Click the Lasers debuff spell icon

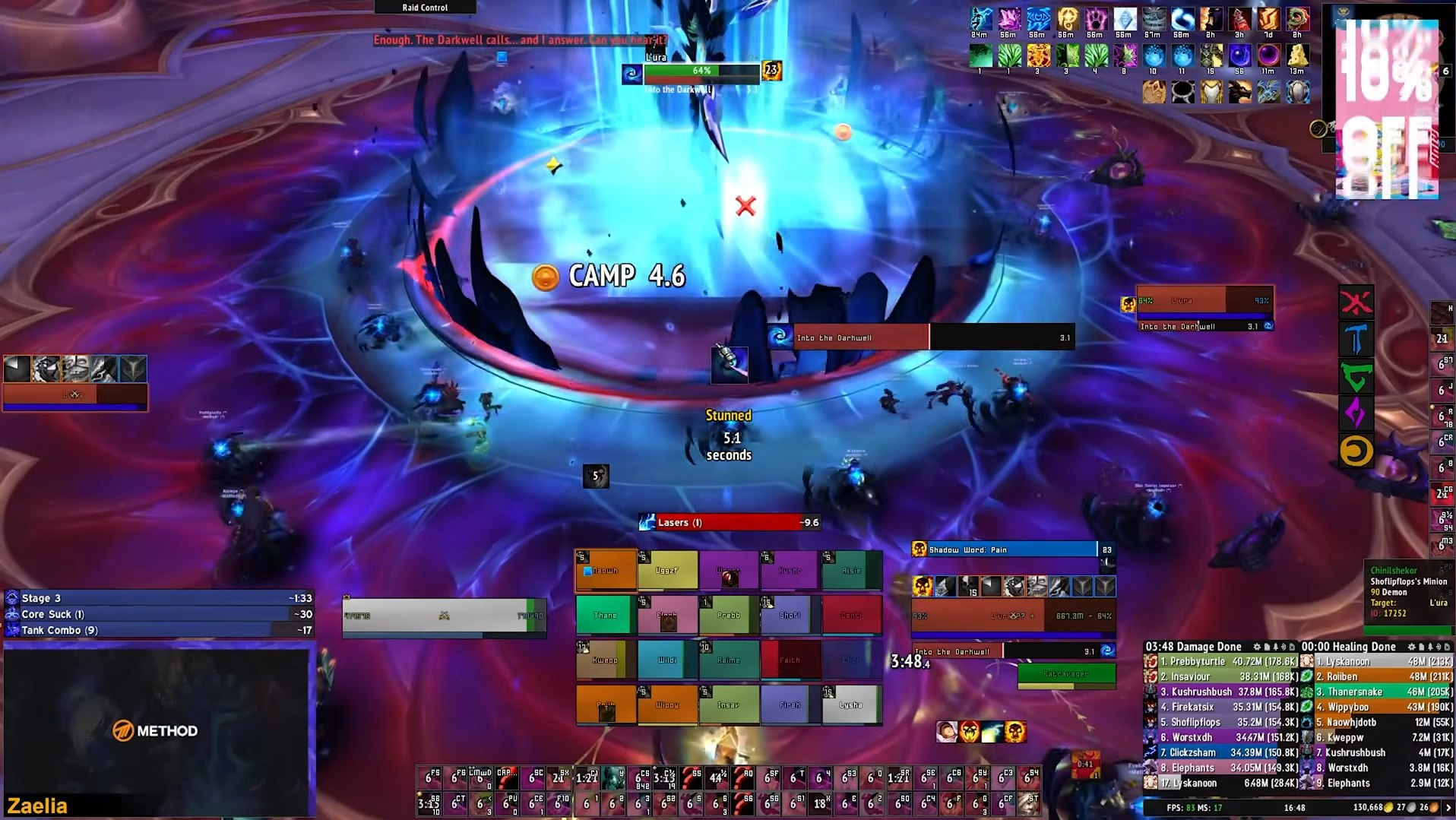649,522
